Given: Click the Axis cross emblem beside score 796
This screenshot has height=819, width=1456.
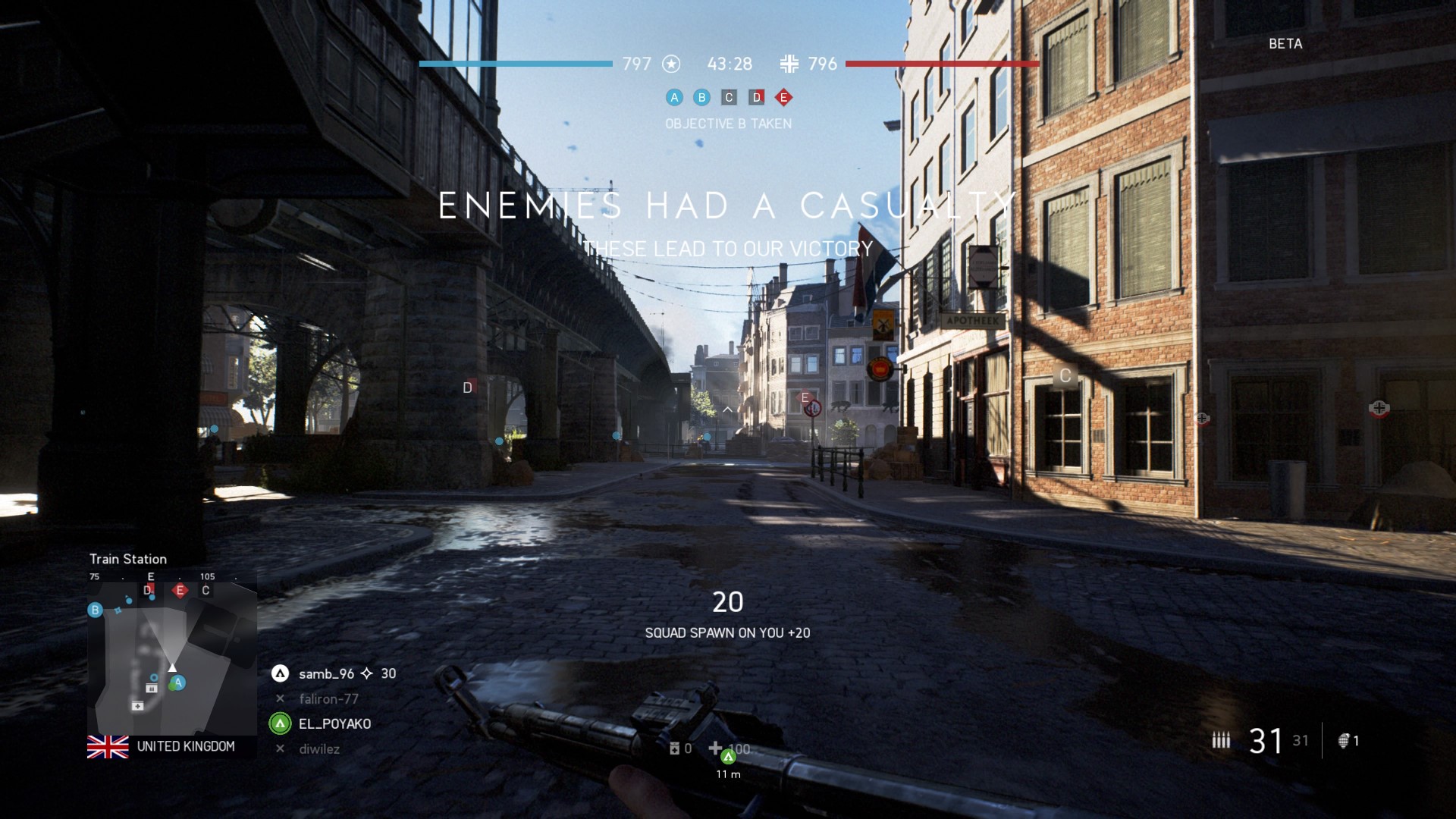Looking at the screenshot, I should pyautogui.click(x=789, y=64).
